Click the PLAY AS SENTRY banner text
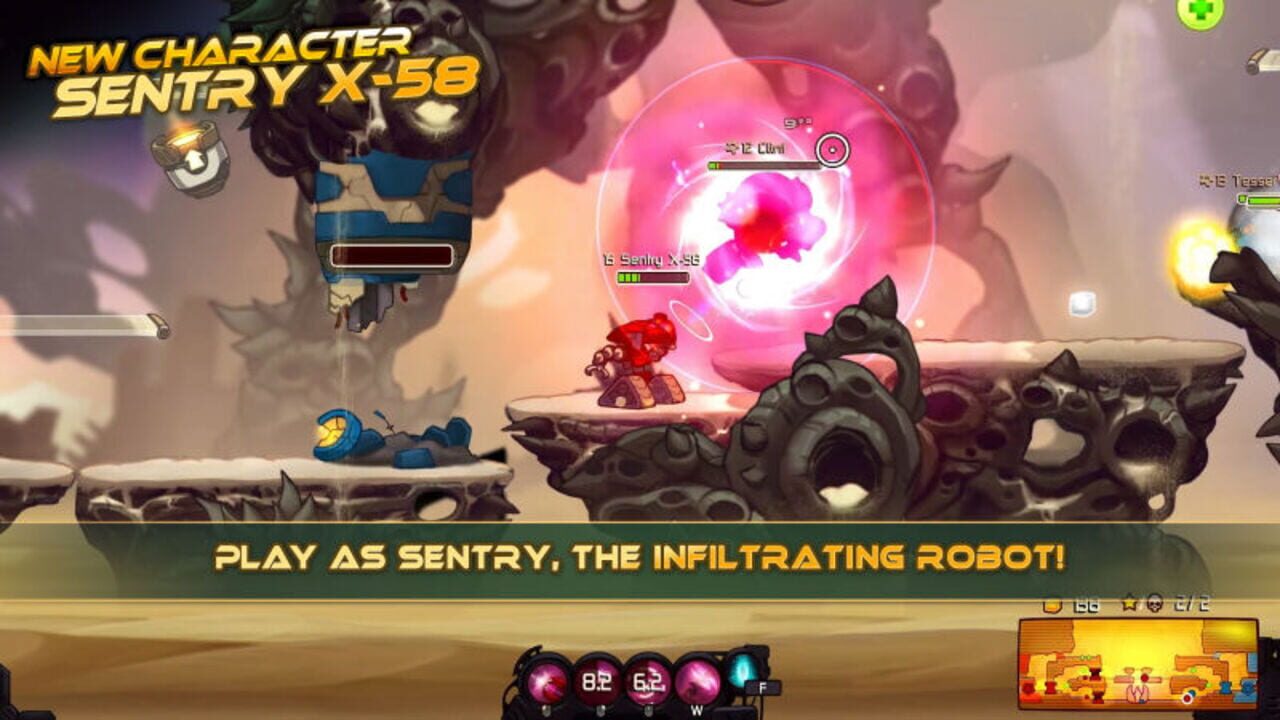Image resolution: width=1280 pixels, height=720 pixels. [x=640, y=560]
